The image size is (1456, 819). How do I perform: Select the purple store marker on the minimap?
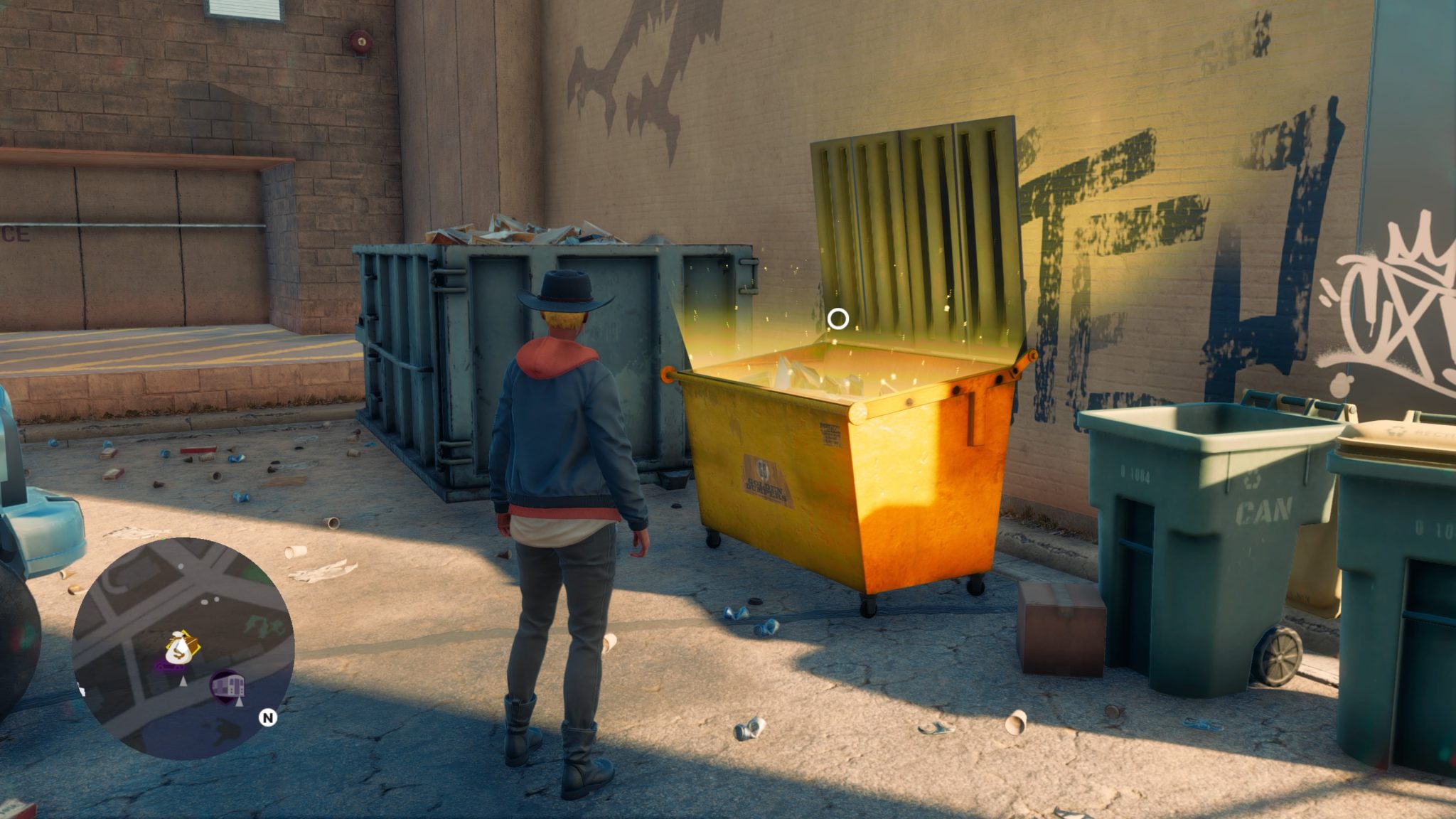(228, 686)
